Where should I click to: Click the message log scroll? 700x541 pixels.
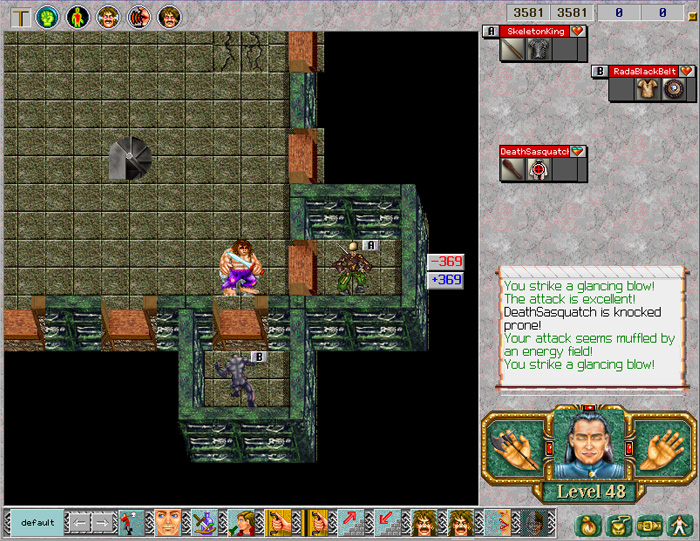(x=590, y=325)
